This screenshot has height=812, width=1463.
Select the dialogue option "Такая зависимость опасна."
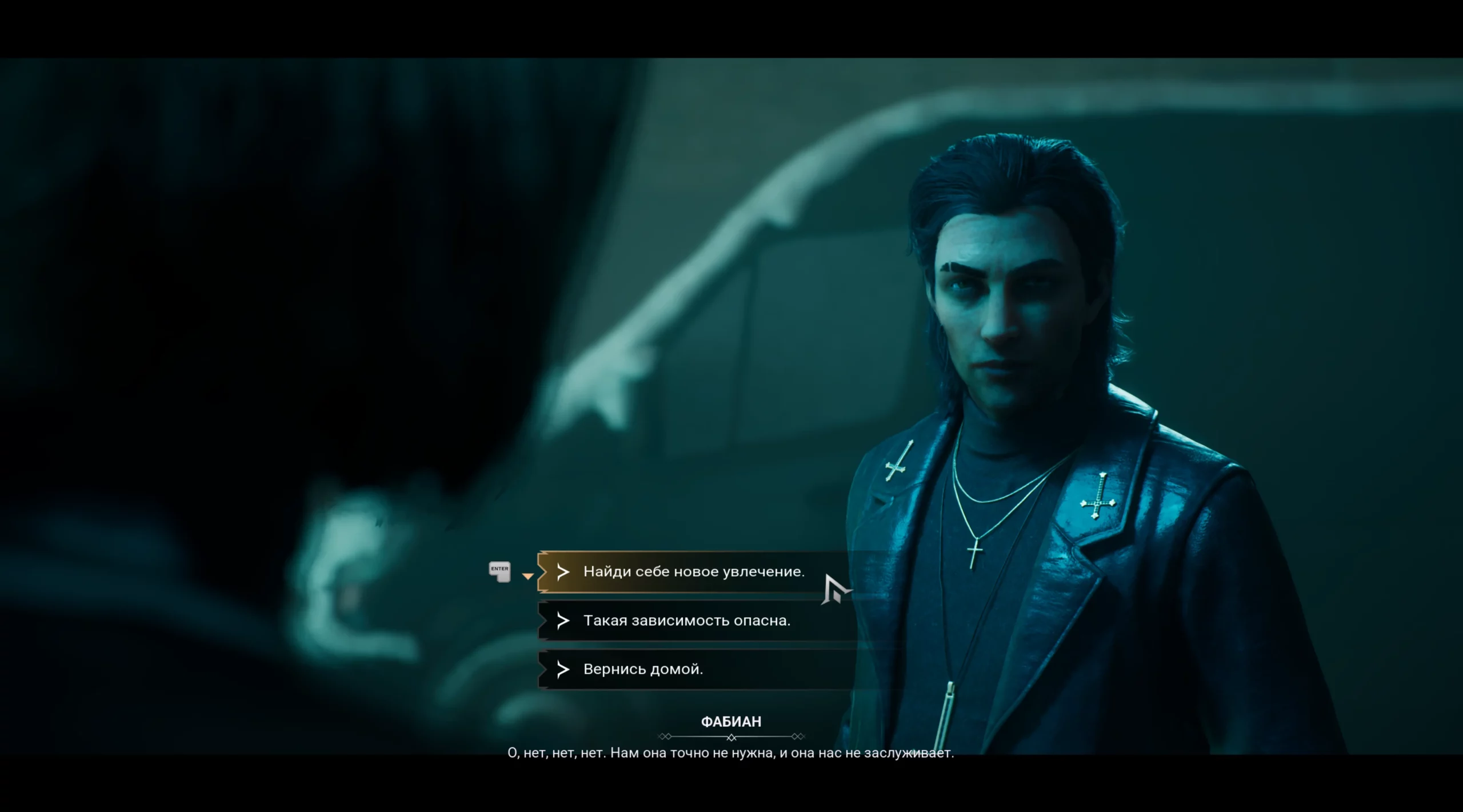tap(686, 621)
